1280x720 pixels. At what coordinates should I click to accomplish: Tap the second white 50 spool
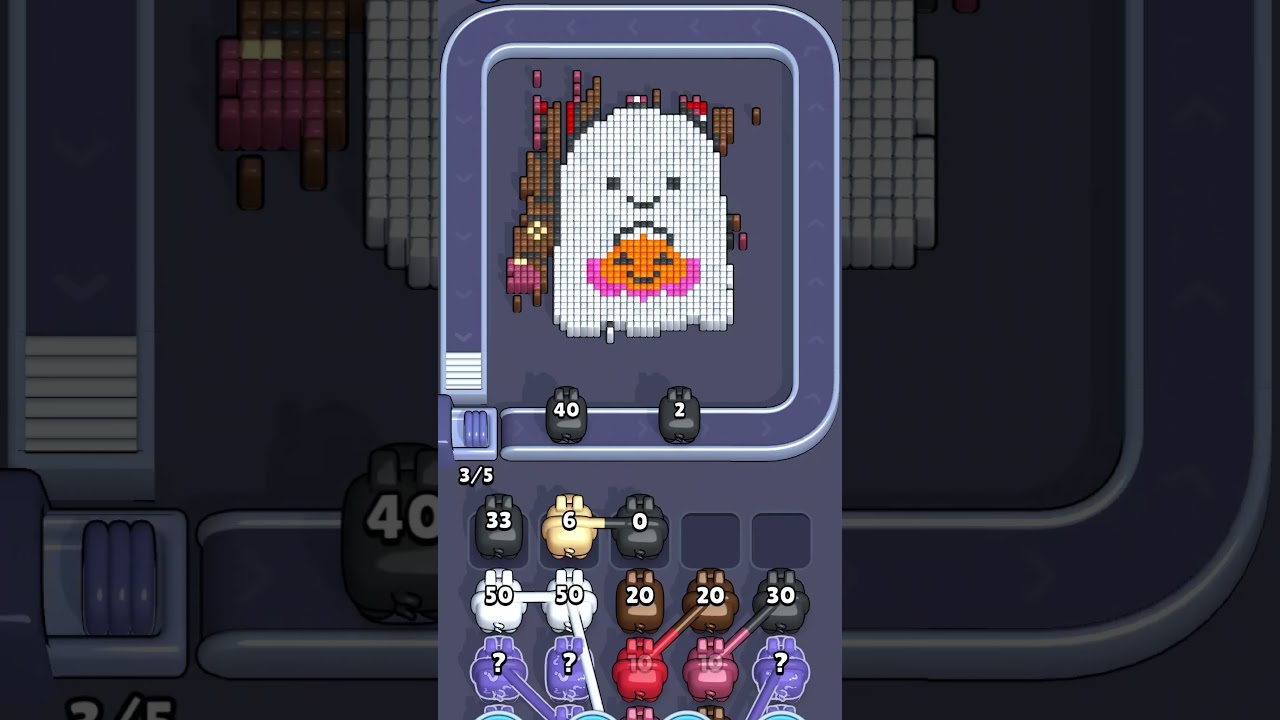tap(567, 595)
